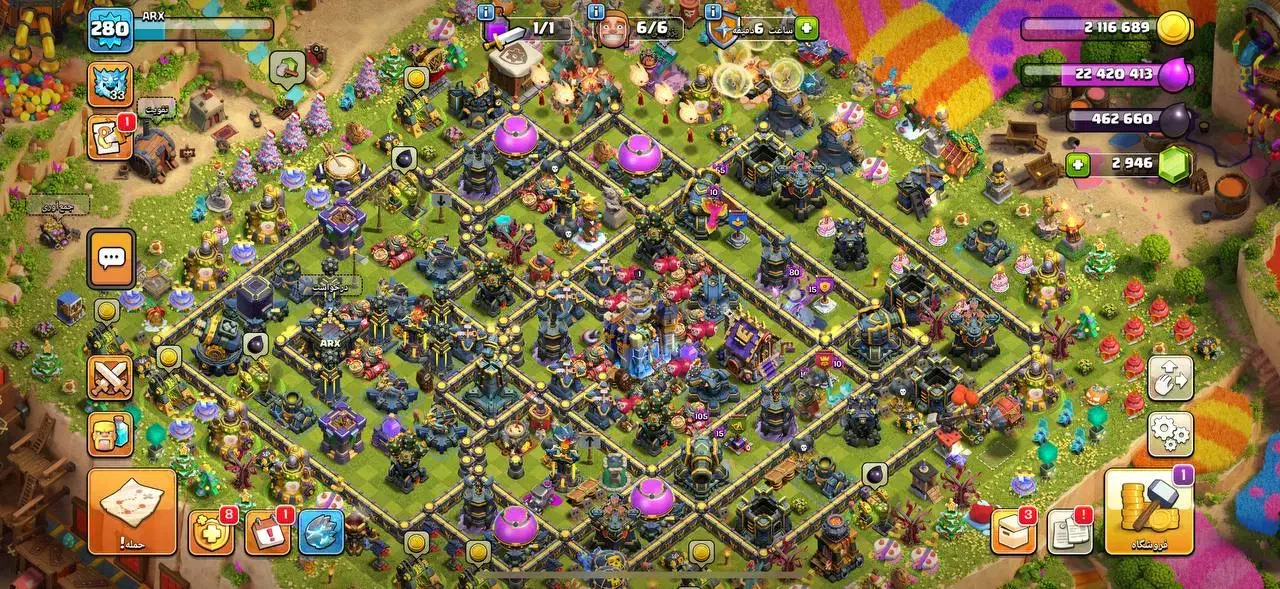Open the village layout editor hand button

tap(1169, 379)
